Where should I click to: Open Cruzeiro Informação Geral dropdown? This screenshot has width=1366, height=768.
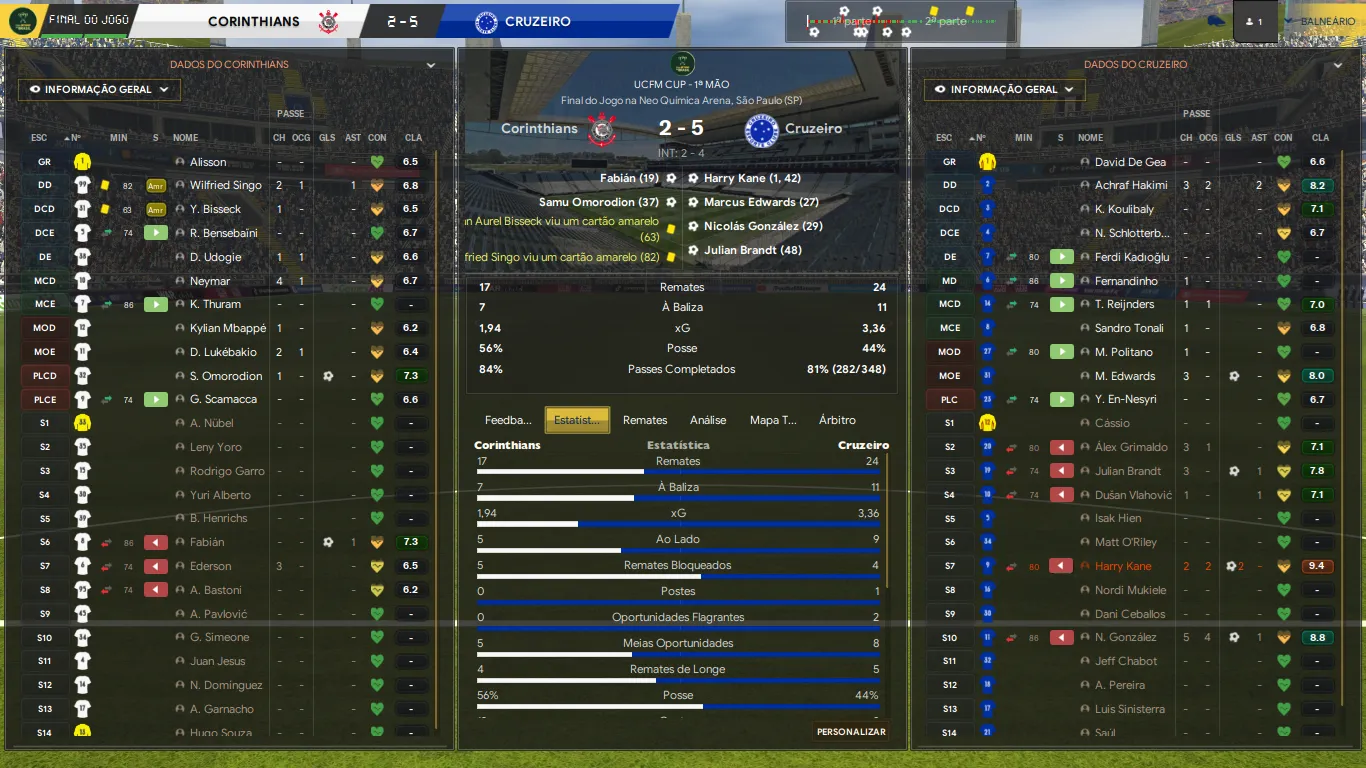(1005, 90)
